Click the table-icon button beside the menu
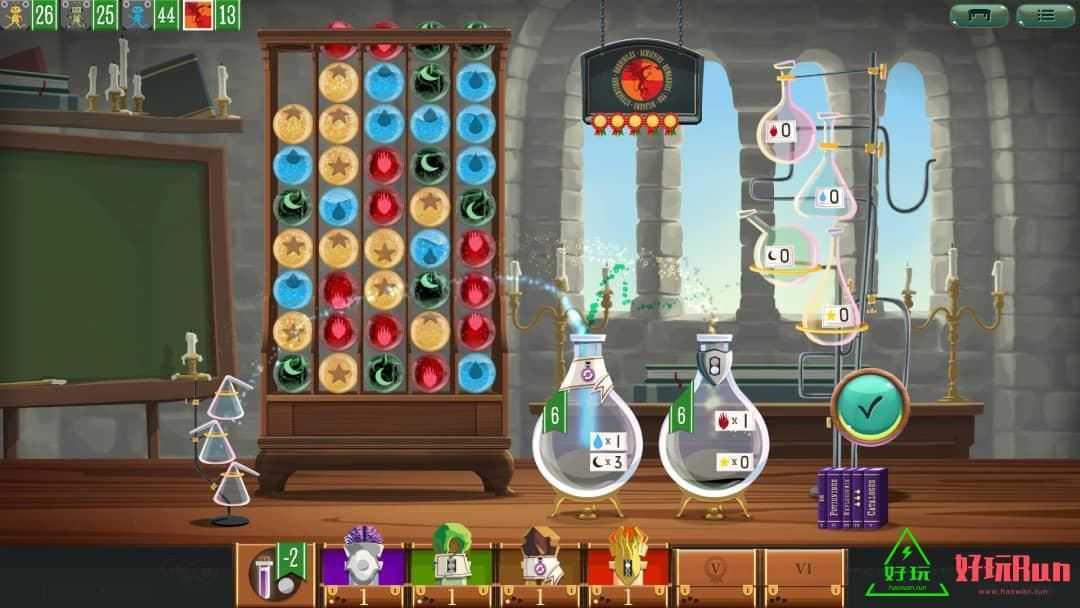Viewport: 1080px width, 608px height. point(978,15)
